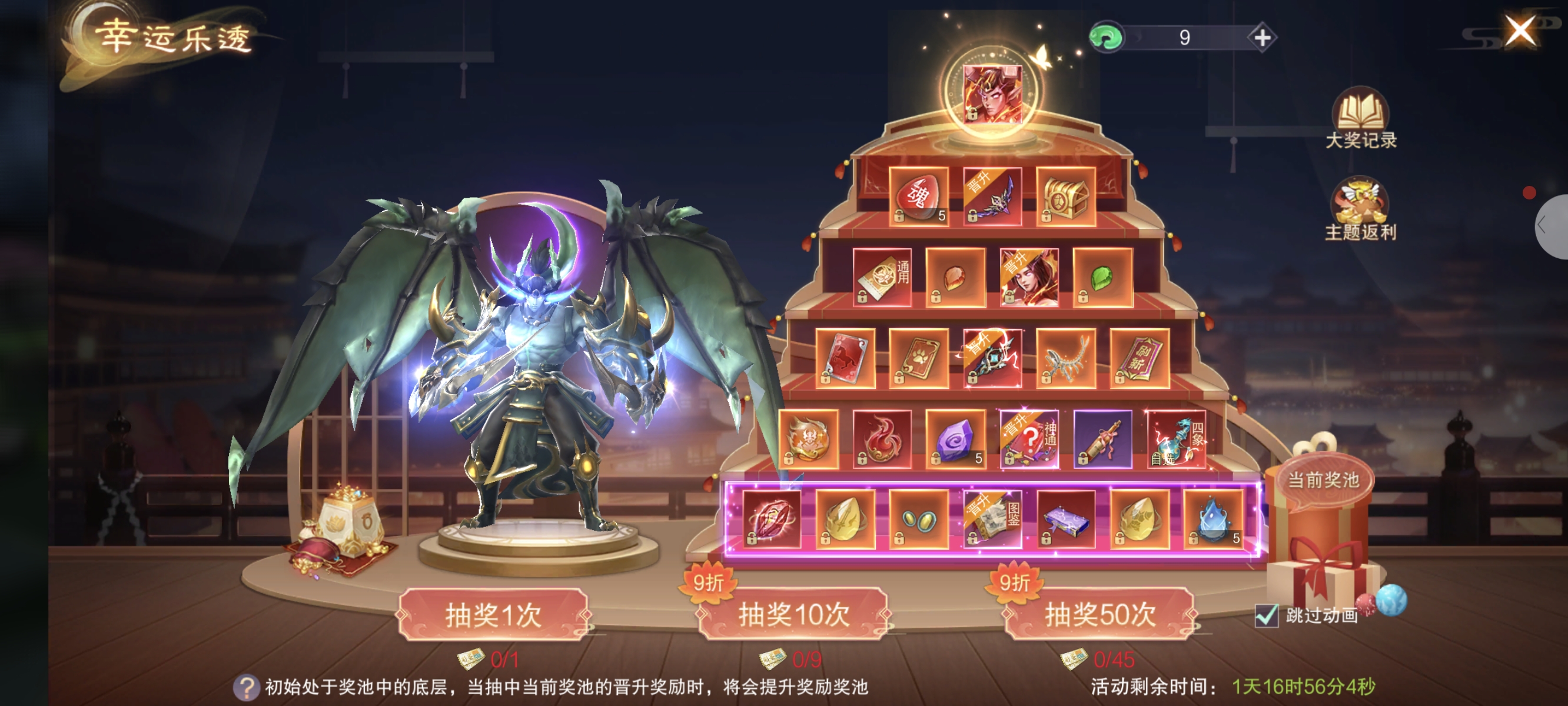Check the green gem reward slot
Image resolution: width=1568 pixels, height=706 pixels.
tap(1102, 278)
